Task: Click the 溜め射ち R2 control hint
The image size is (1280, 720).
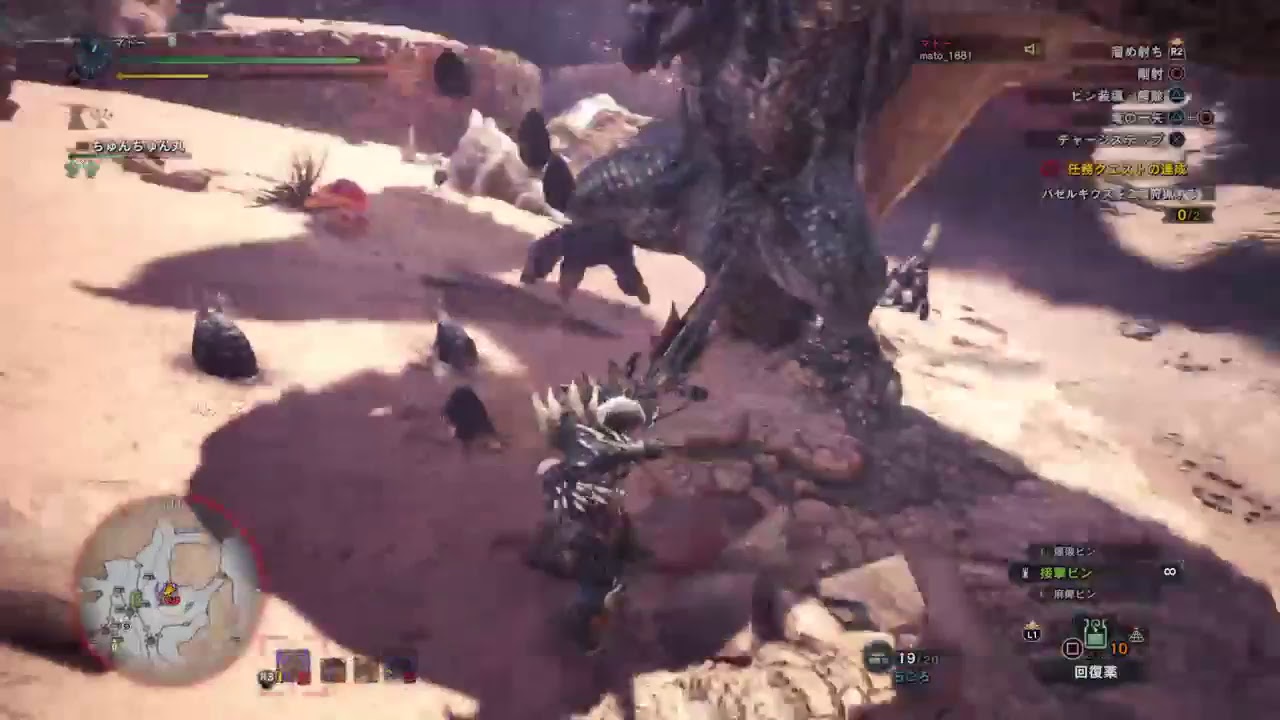Action: 1146,52
